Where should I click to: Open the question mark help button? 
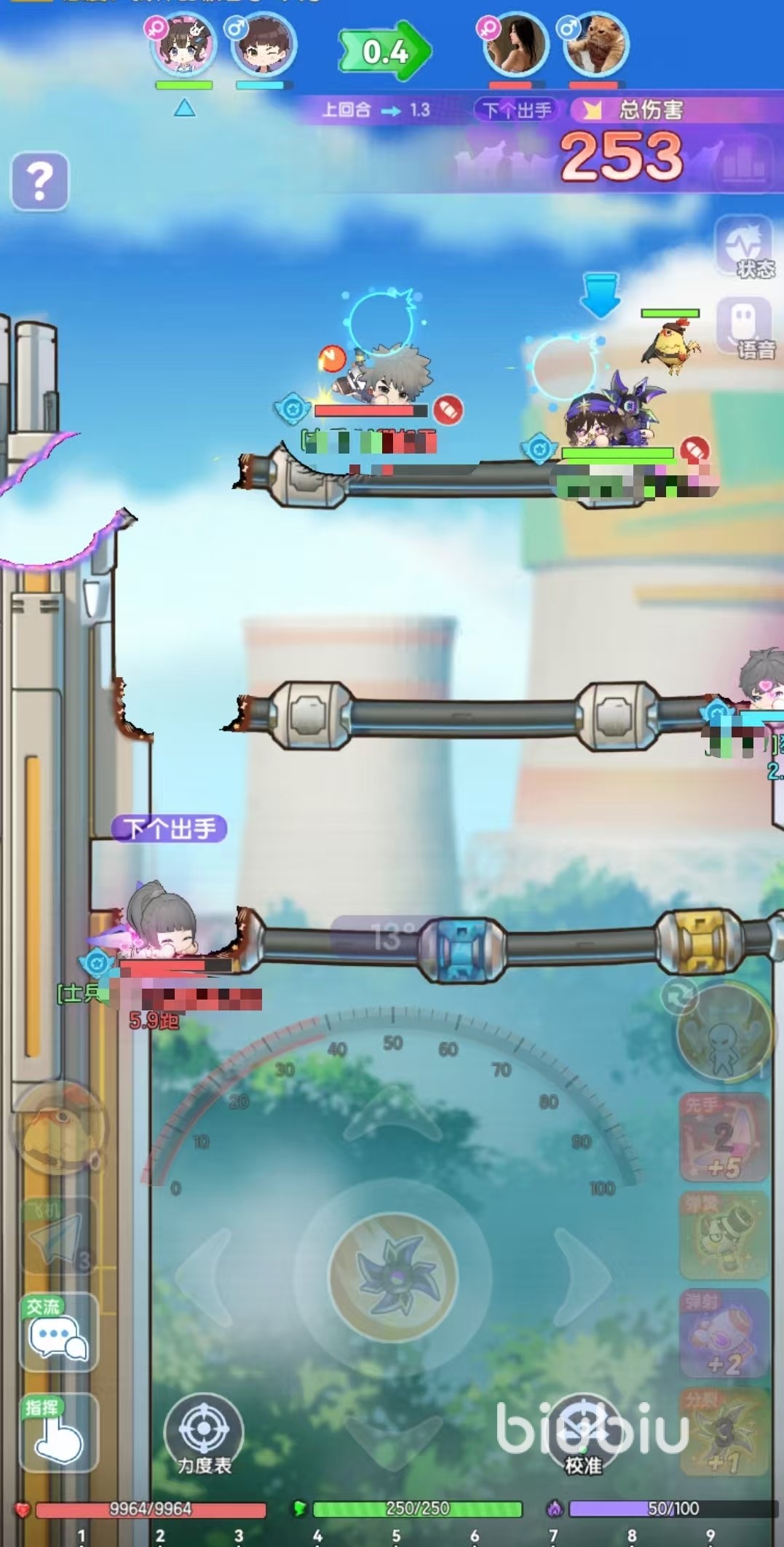click(x=40, y=181)
